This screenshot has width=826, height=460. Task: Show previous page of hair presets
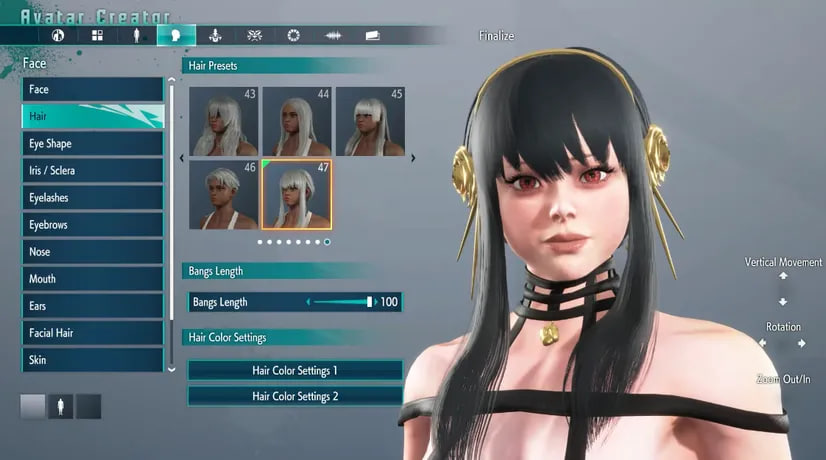pyautogui.click(x=181, y=157)
